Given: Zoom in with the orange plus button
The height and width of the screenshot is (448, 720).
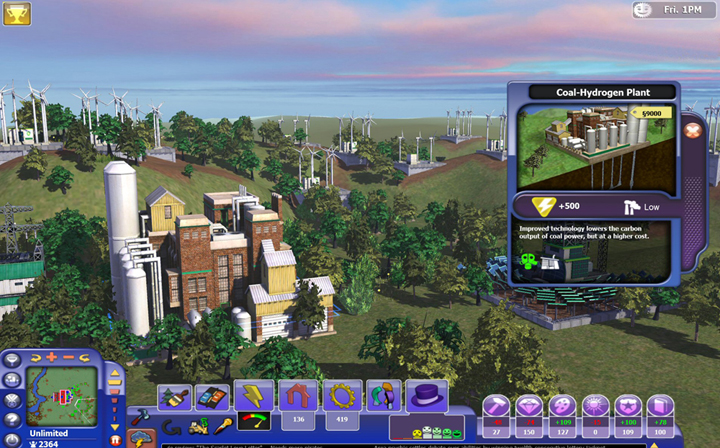Looking at the screenshot, I should point(49,357).
